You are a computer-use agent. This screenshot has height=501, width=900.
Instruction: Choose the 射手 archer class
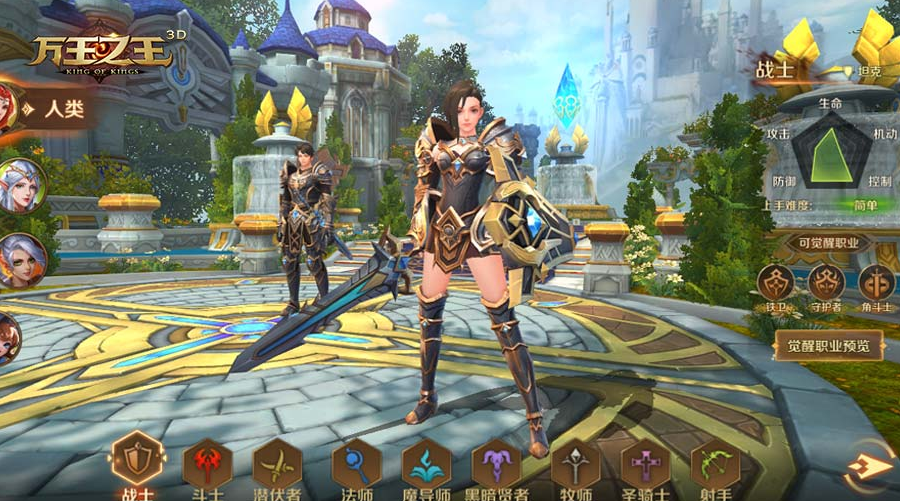click(715, 464)
